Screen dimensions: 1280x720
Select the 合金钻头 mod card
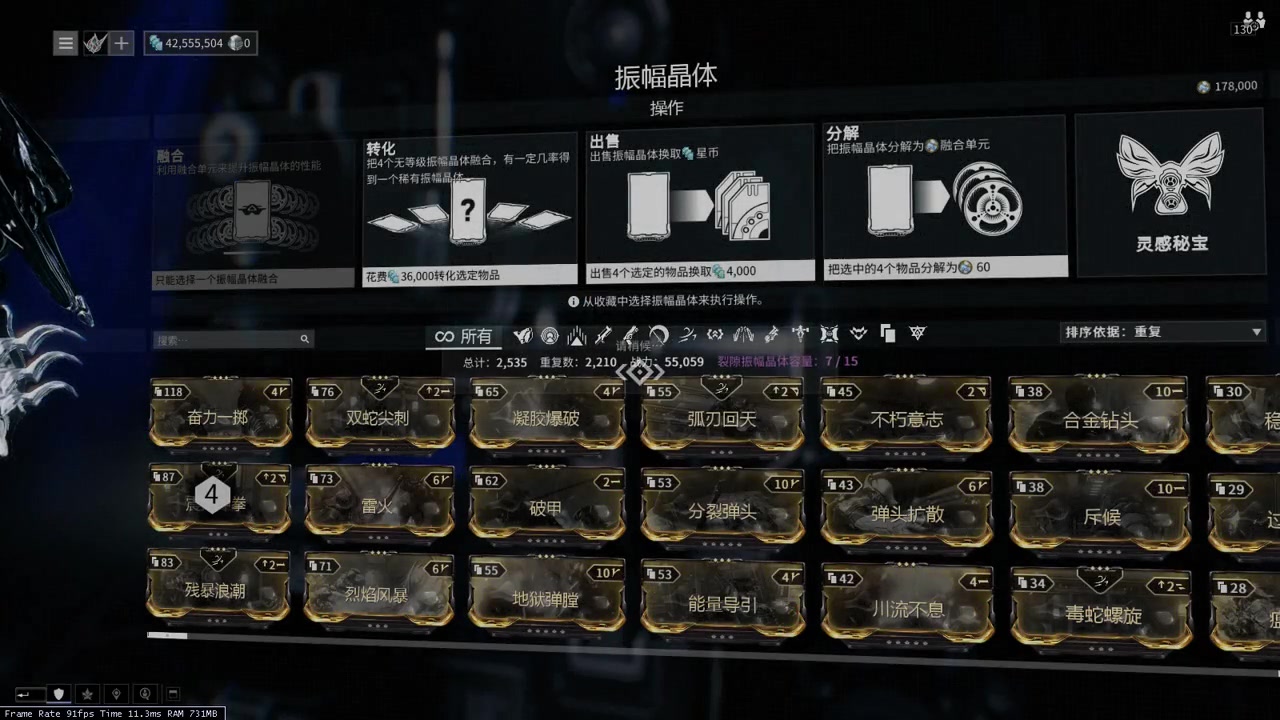coord(1099,418)
